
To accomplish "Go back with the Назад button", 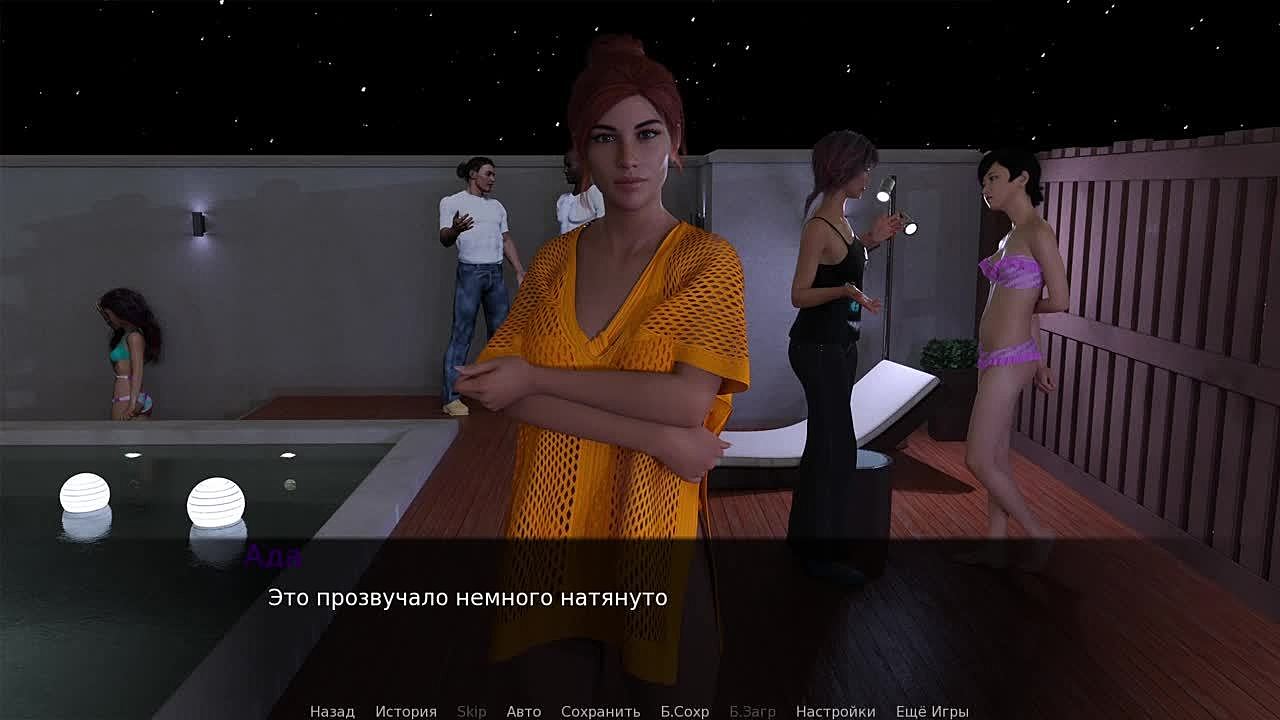I will pyautogui.click(x=332, y=711).
